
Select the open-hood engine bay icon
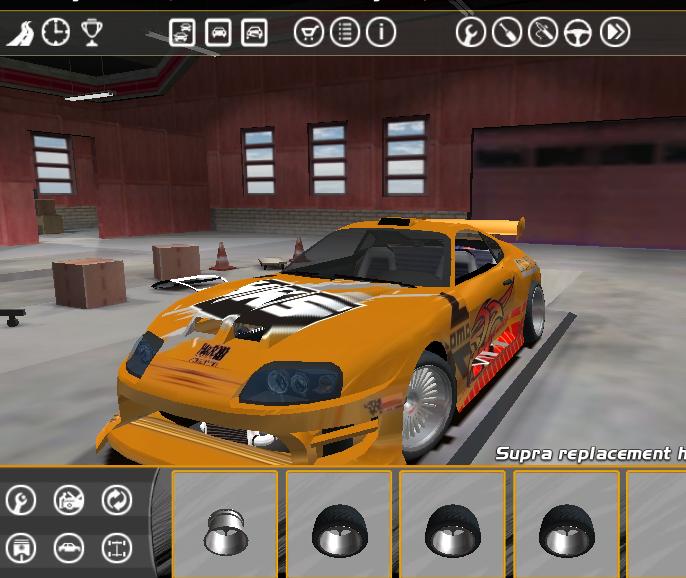click(x=68, y=500)
